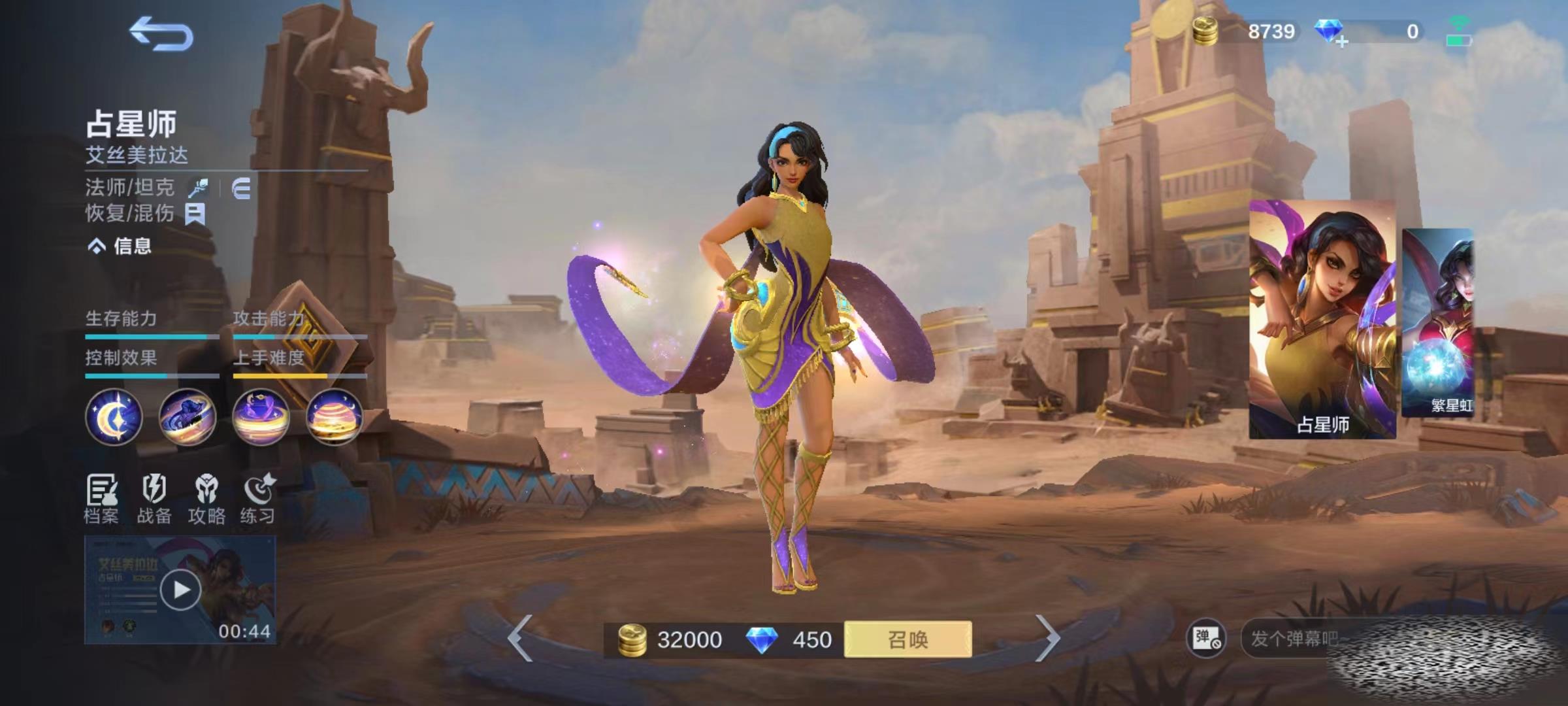This screenshot has width=1568, height=706.
Task: Choose the 占星师 skin card
Action: 1322,319
